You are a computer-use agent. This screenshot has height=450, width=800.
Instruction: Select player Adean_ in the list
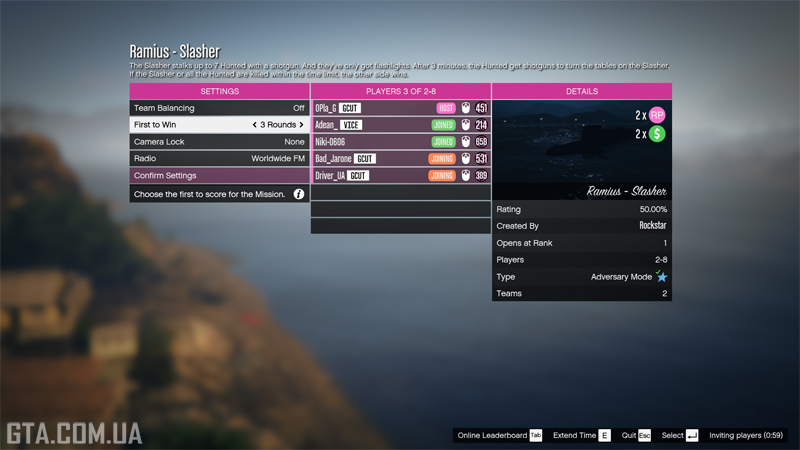(400, 125)
